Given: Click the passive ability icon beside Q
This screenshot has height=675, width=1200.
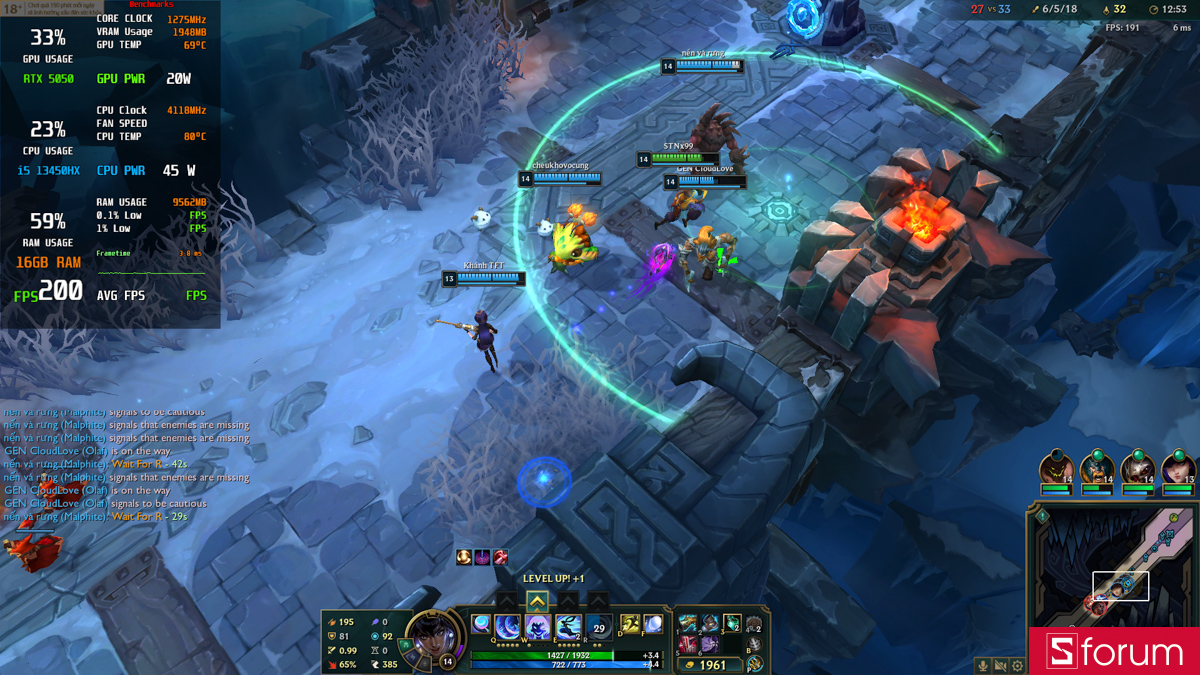Looking at the screenshot, I should pyautogui.click(x=482, y=625).
